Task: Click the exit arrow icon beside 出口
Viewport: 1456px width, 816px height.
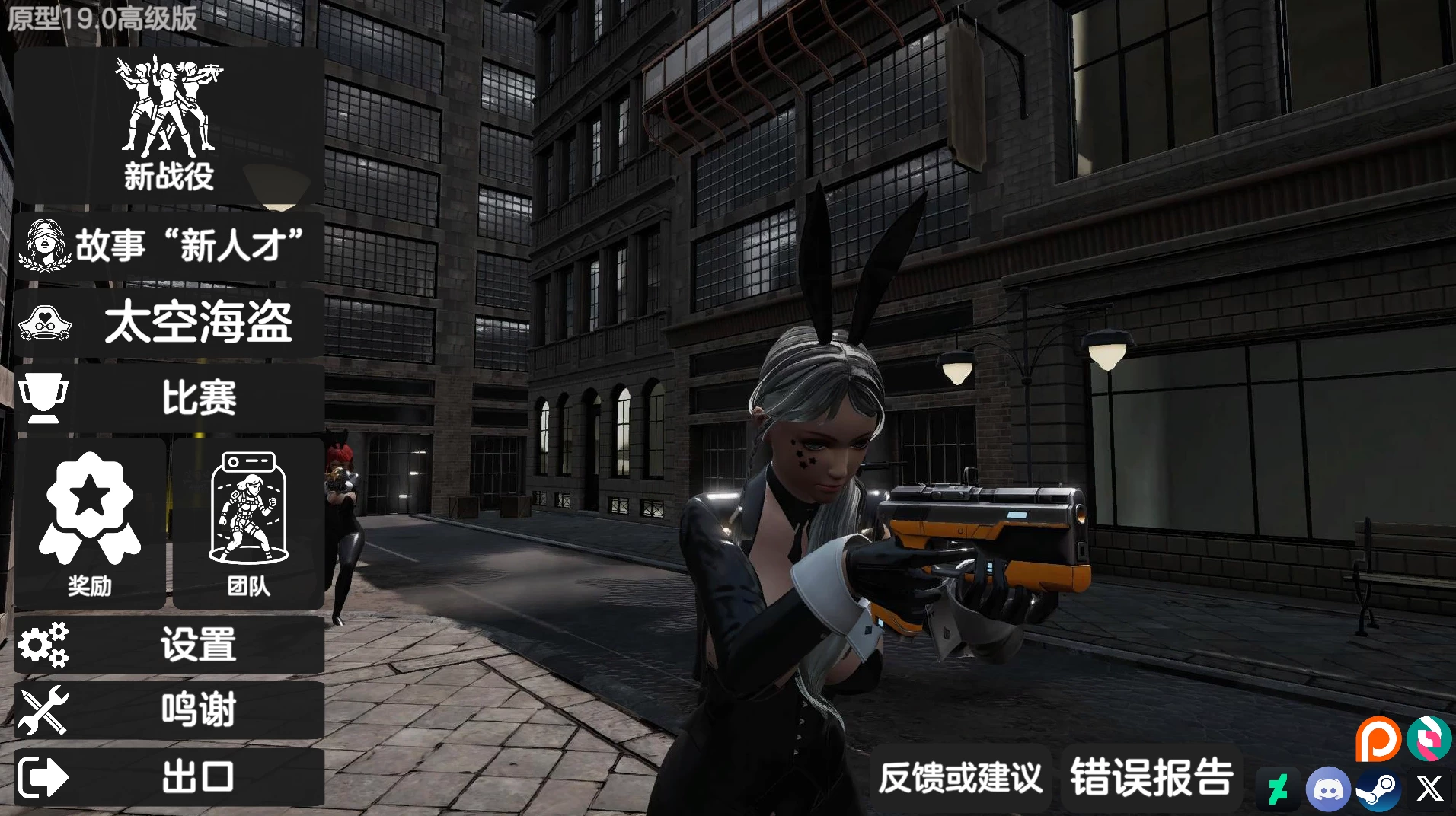Action: pos(42,777)
